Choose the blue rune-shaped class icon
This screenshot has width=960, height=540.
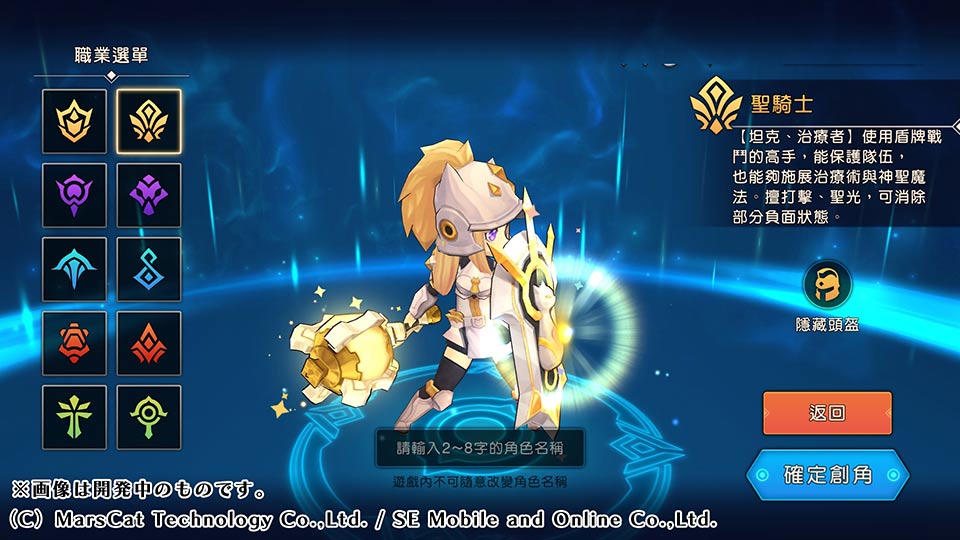[149, 269]
